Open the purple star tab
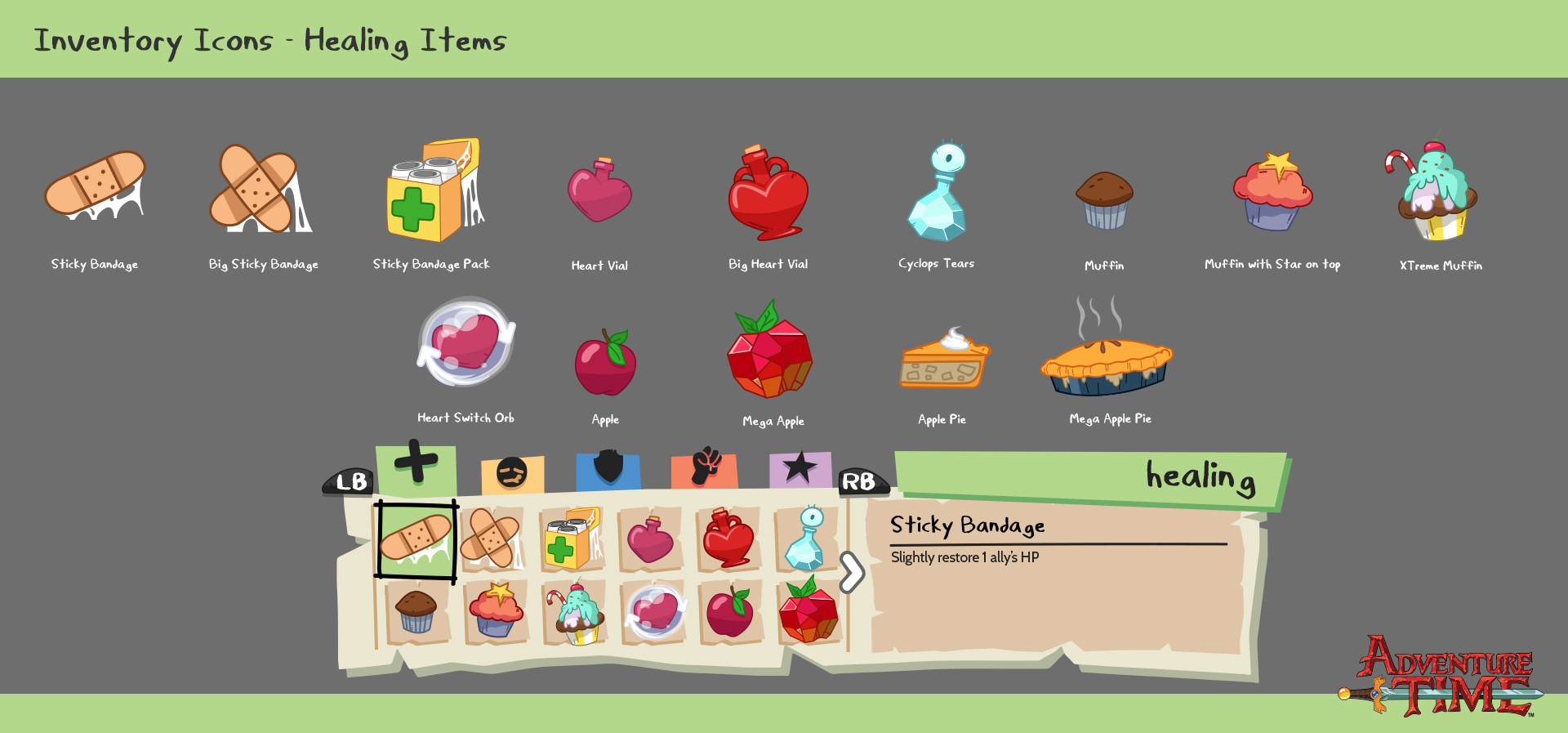 pos(800,469)
